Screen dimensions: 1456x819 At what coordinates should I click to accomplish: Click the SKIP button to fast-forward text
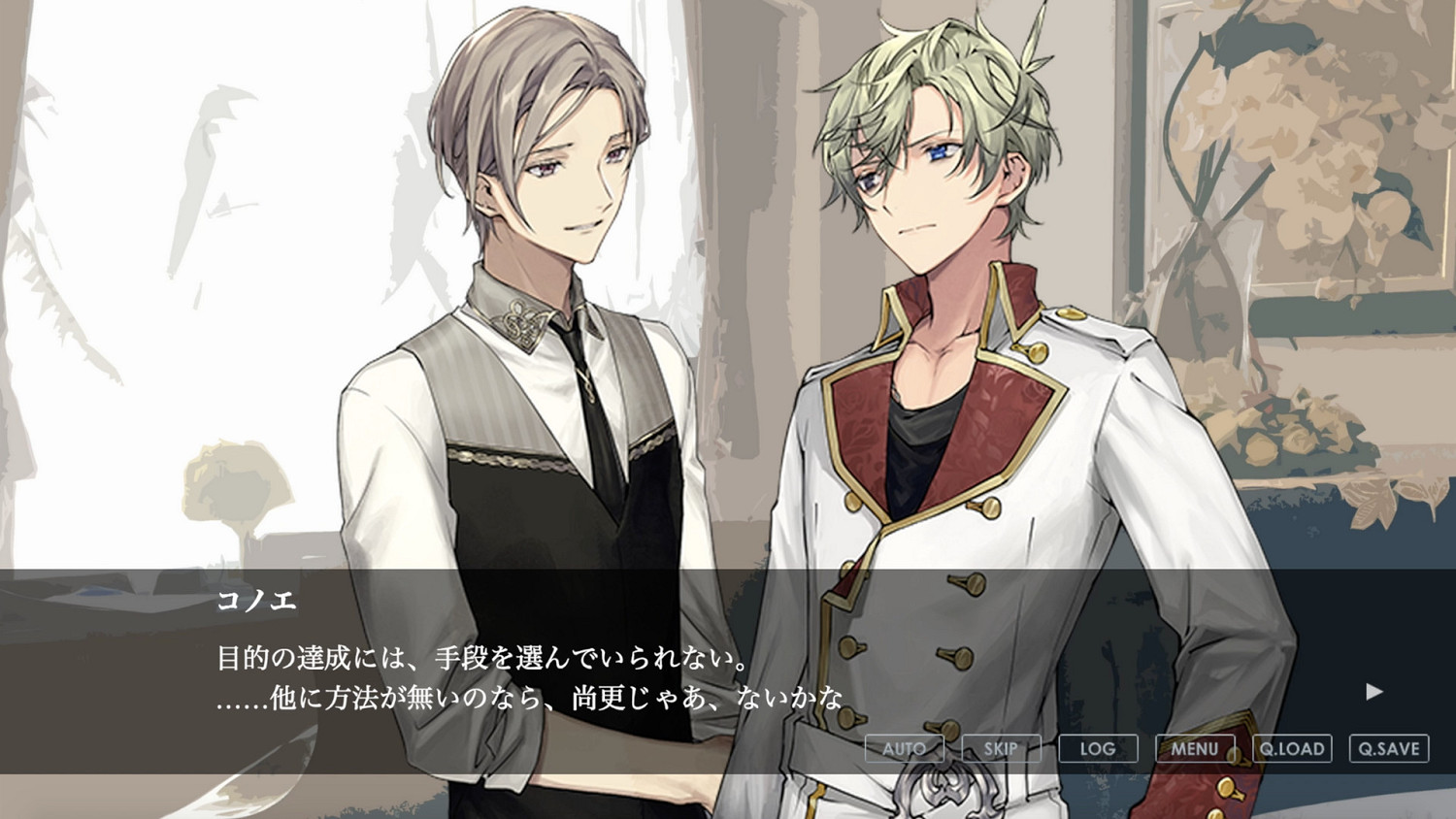(x=1000, y=748)
